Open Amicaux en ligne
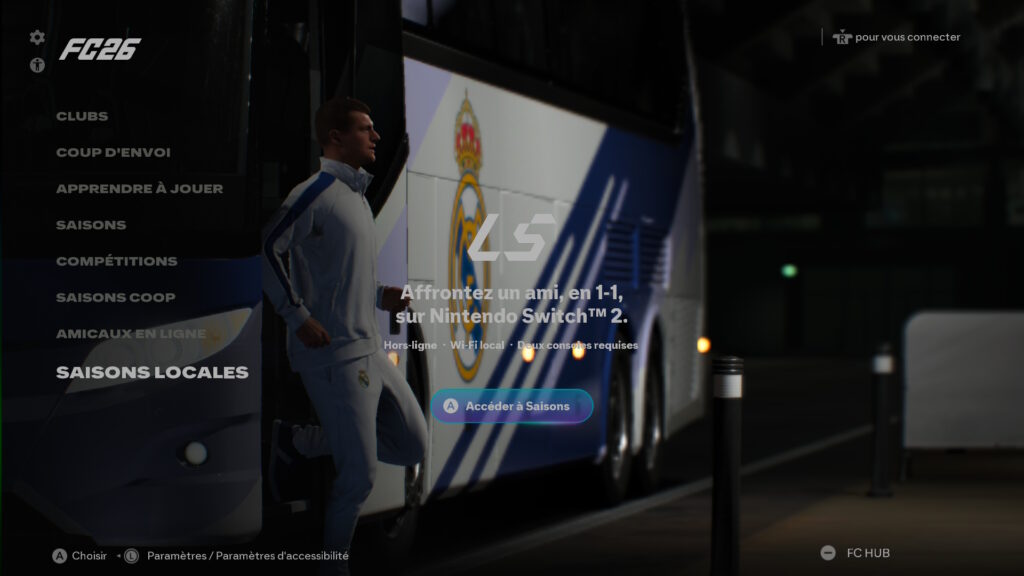The height and width of the screenshot is (576, 1024). pos(131,333)
